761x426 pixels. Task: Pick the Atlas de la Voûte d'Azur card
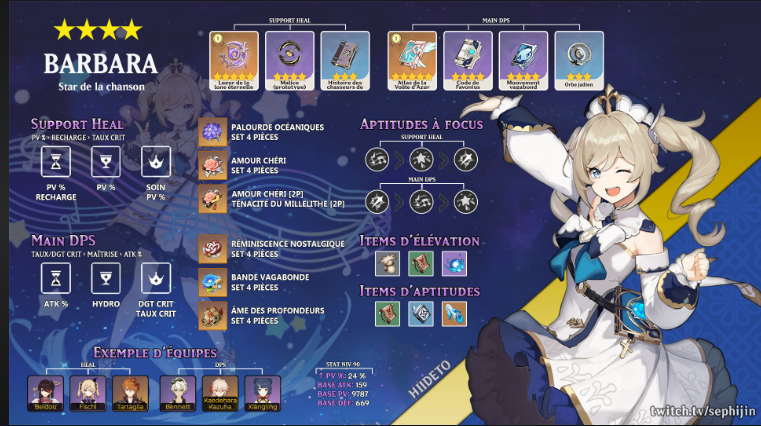[x=412, y=55]
